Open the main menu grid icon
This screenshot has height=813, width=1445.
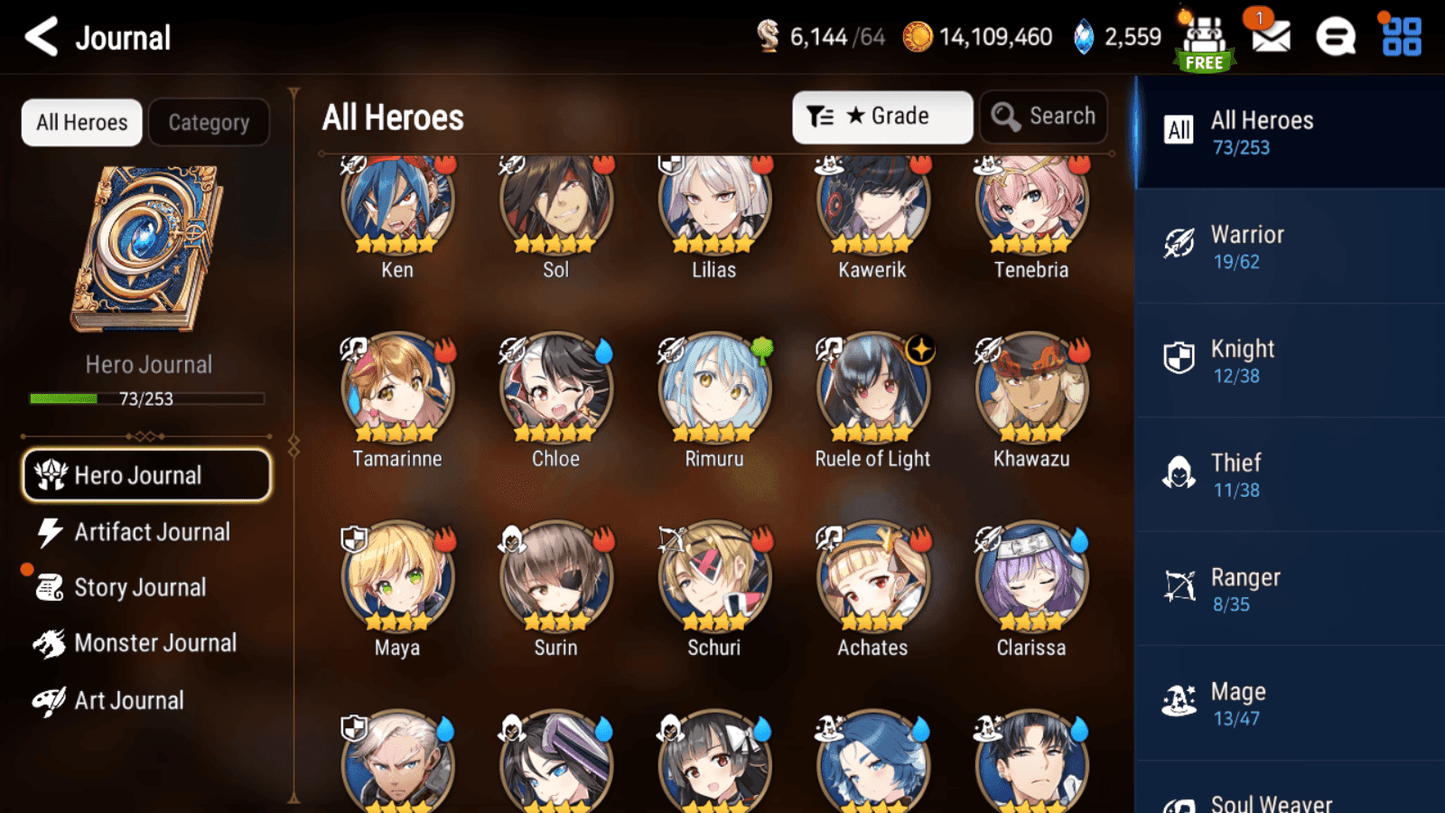tap(1399, 36)
